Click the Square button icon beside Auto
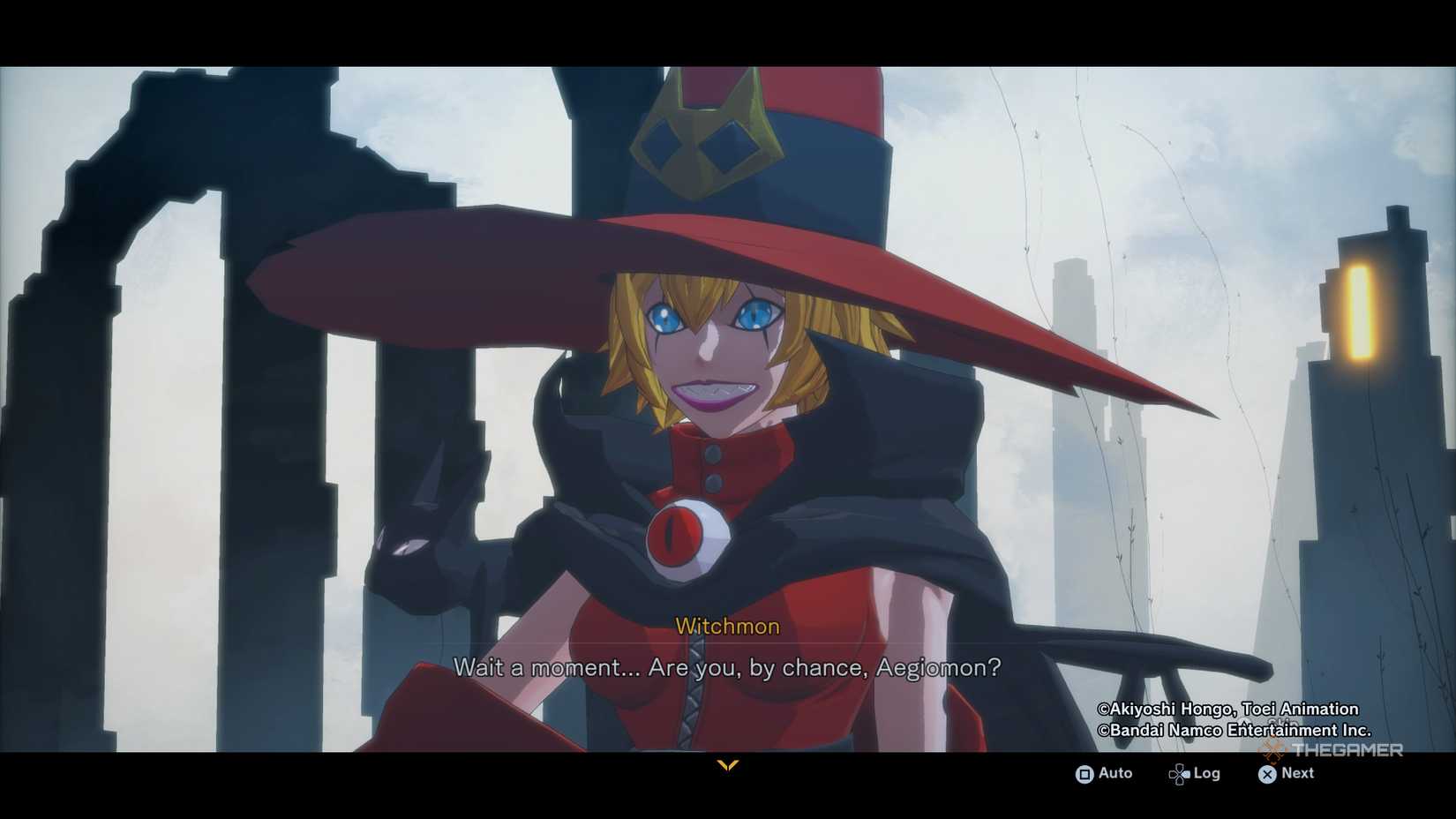Screen dimensions: 1456x819 click(1084, 774)
